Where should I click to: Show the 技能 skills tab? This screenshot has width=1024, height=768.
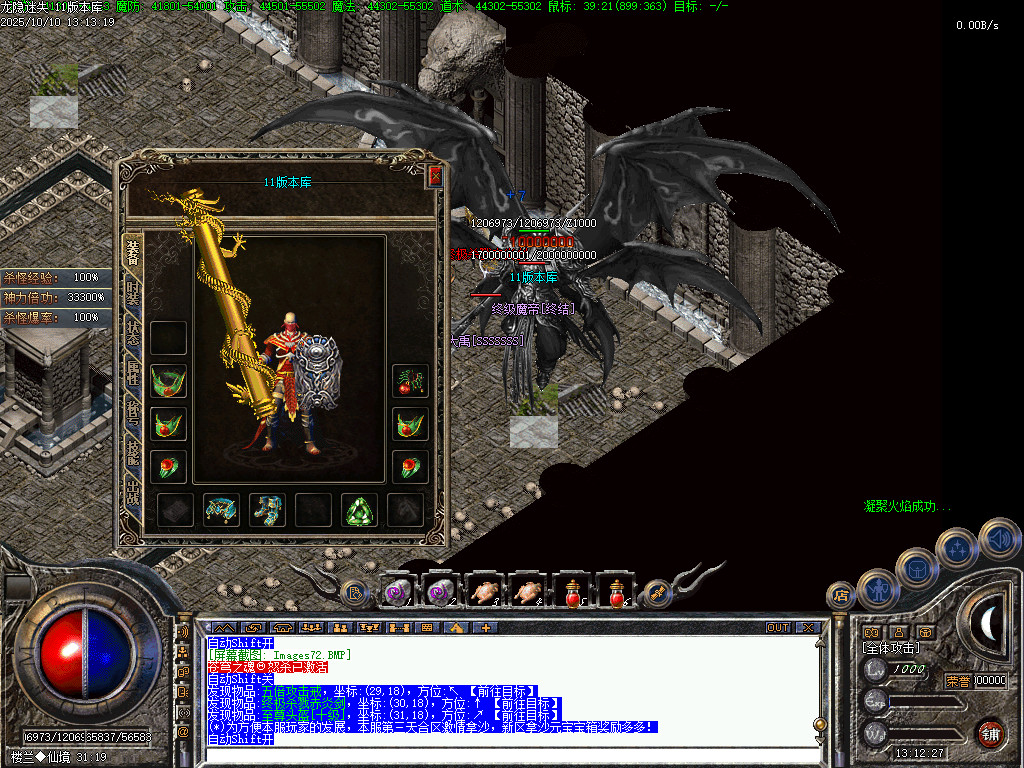pos(133,453)
